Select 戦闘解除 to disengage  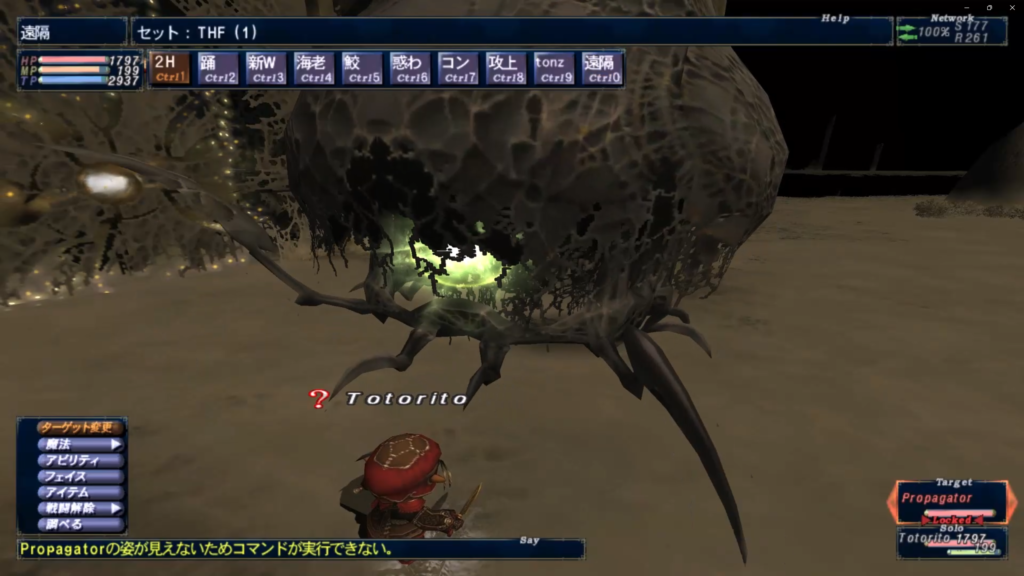pos(72,508)
